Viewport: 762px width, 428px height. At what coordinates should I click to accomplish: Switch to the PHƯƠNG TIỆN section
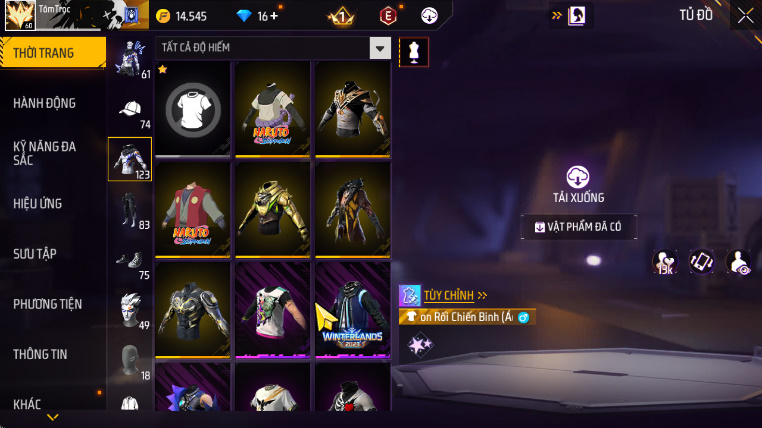pos(48,304)
